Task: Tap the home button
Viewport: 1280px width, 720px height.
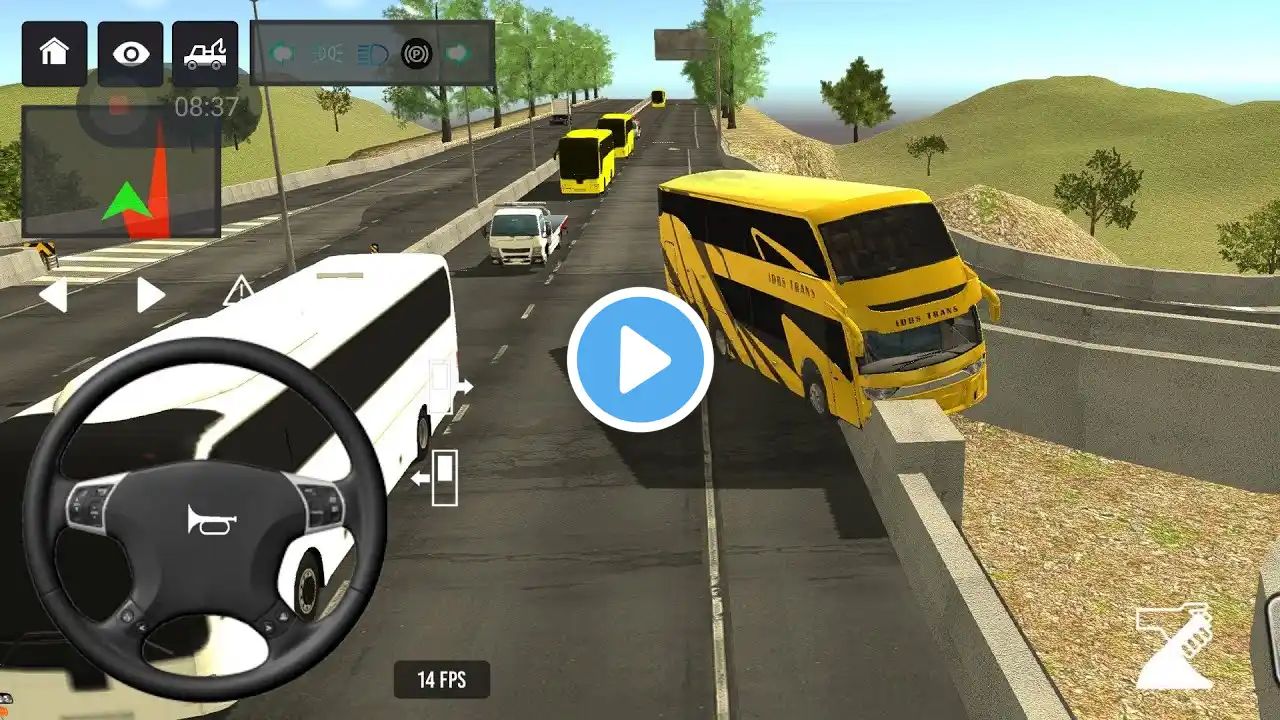Action: pos(54,53)
